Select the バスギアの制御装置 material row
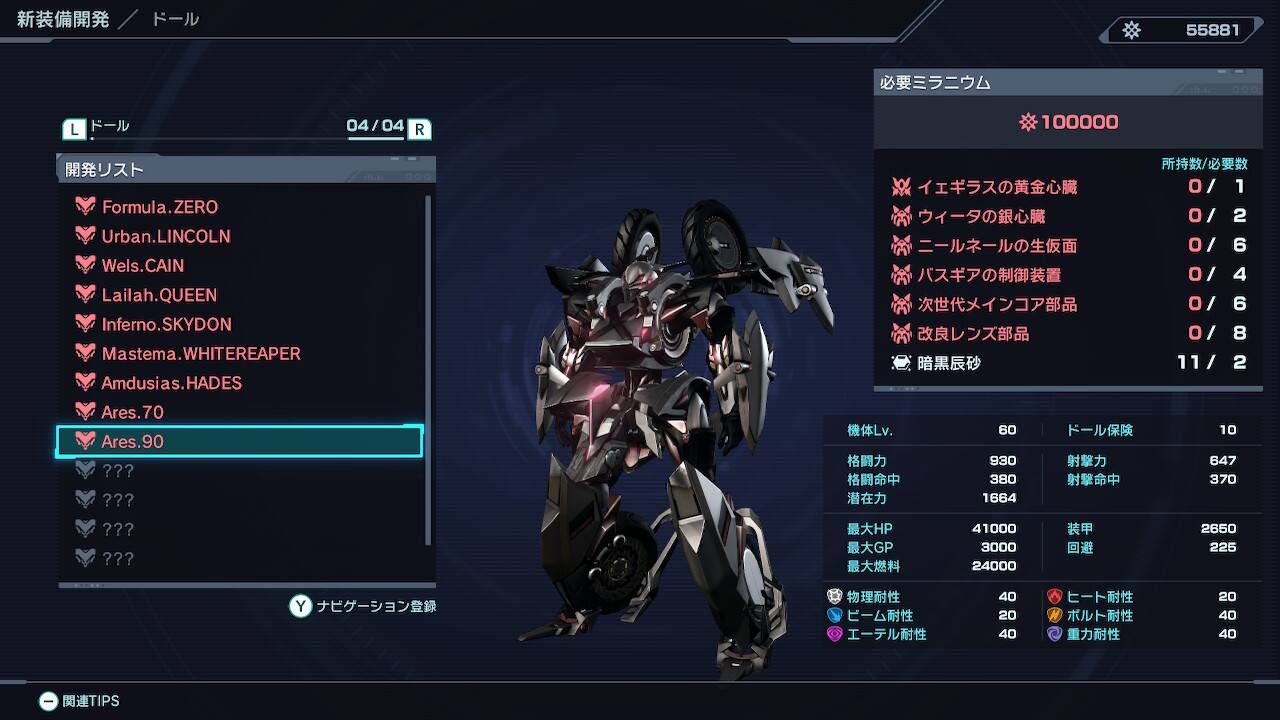Image resolution: width=1280 pixels, height=720 pixels. [x=1067, y=275]
